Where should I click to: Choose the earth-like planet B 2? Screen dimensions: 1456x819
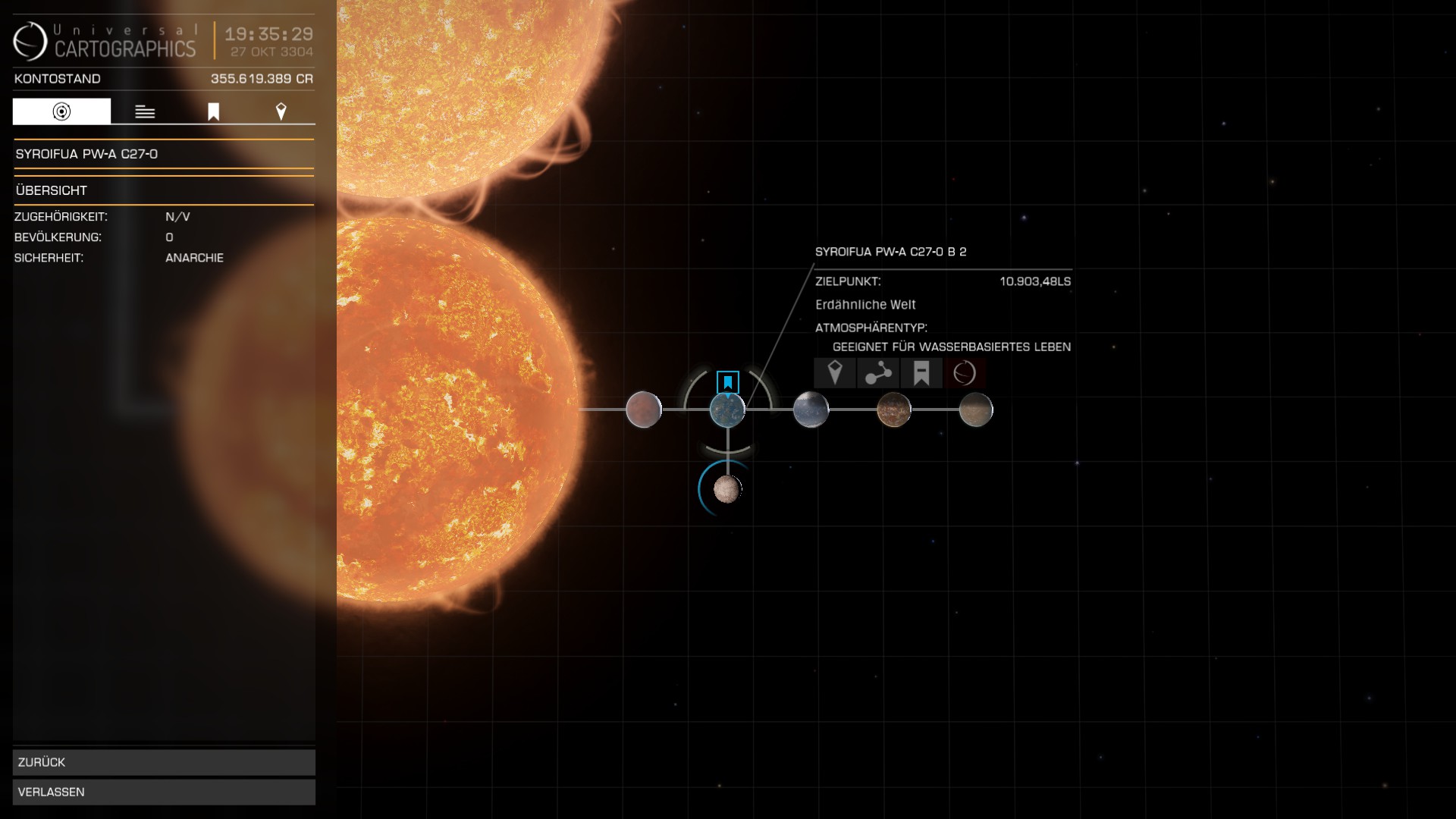click(727, 410)
